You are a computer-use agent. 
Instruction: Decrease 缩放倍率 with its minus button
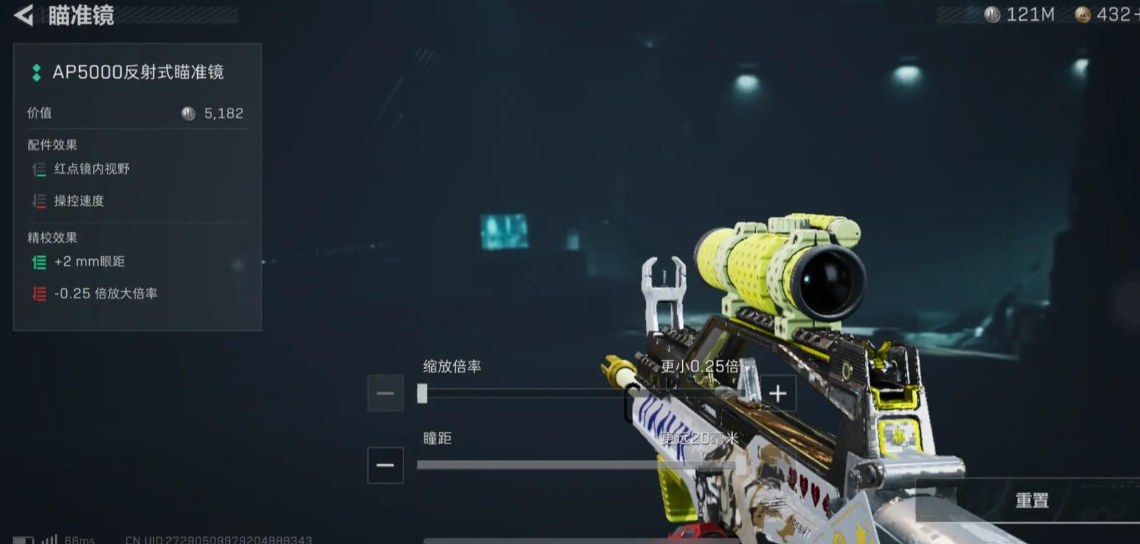coord(385,393)
